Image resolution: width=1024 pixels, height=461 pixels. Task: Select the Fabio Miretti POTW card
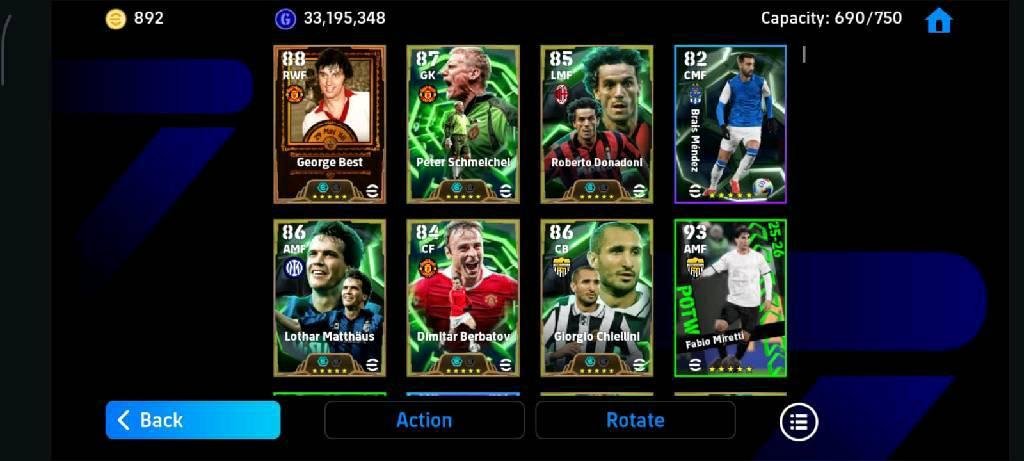(730, 298)
